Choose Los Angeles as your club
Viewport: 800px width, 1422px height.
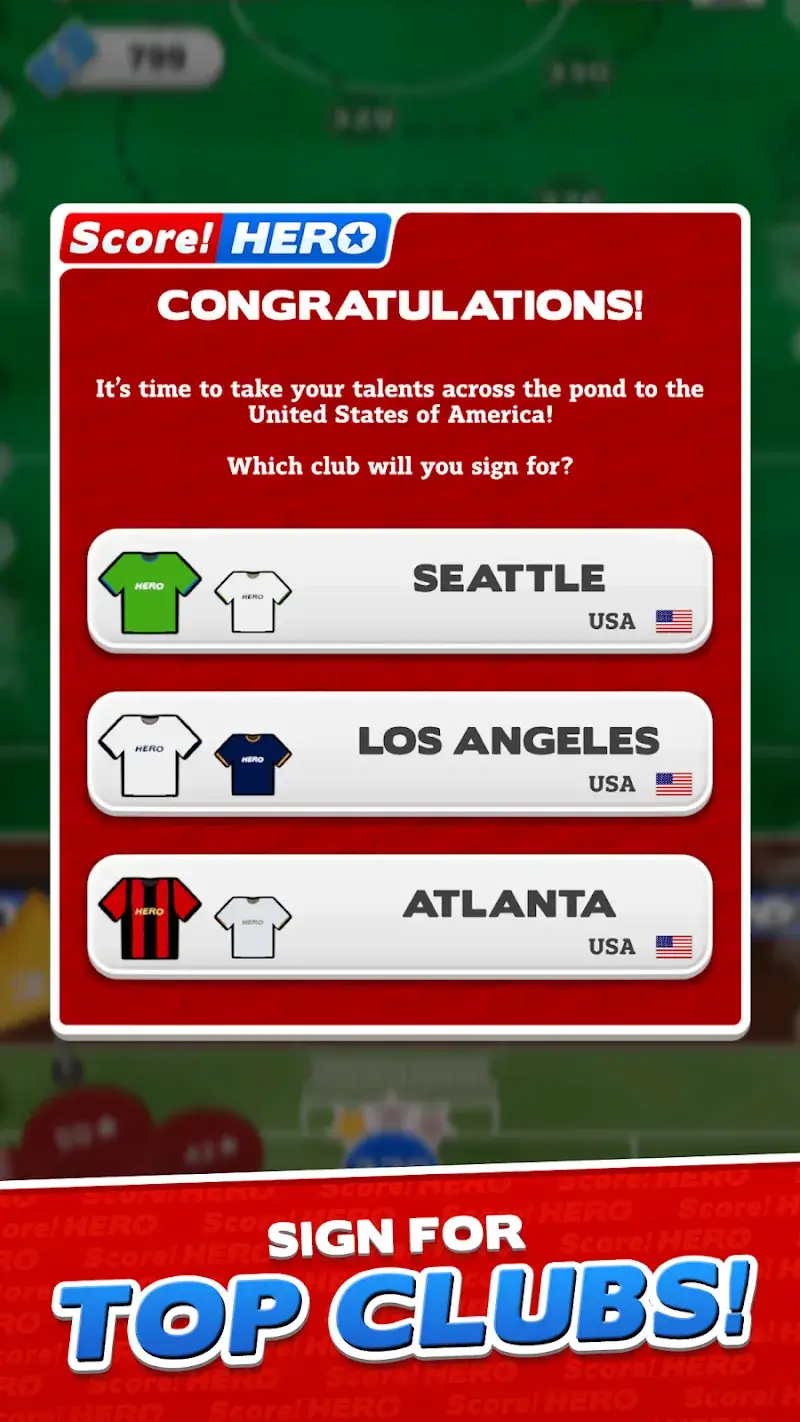pyautogui.click(x=400, y=753)
